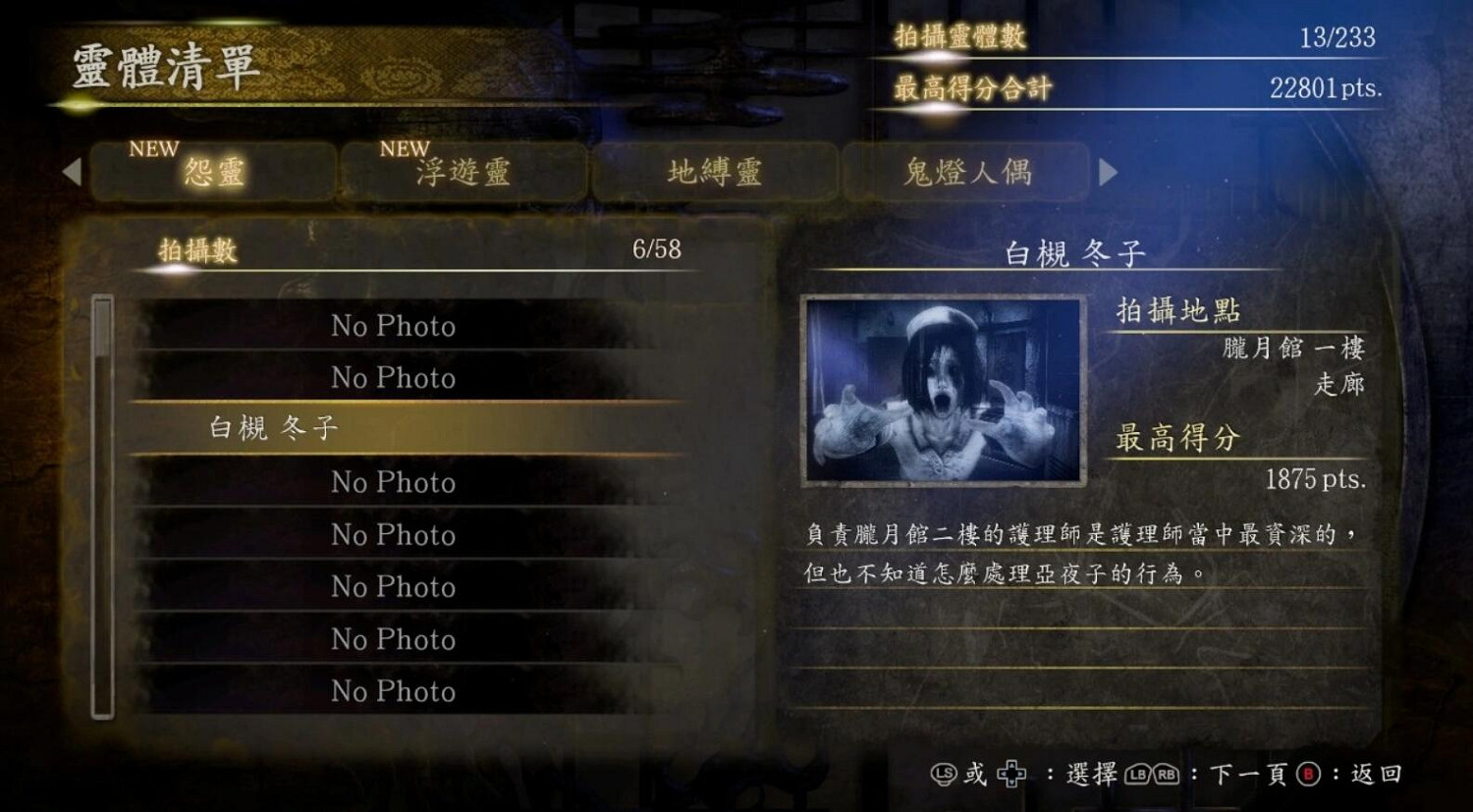Screen dimensions: 1473x812
Task: Click the scrollbar beside the spirit list
Action: 101,501
